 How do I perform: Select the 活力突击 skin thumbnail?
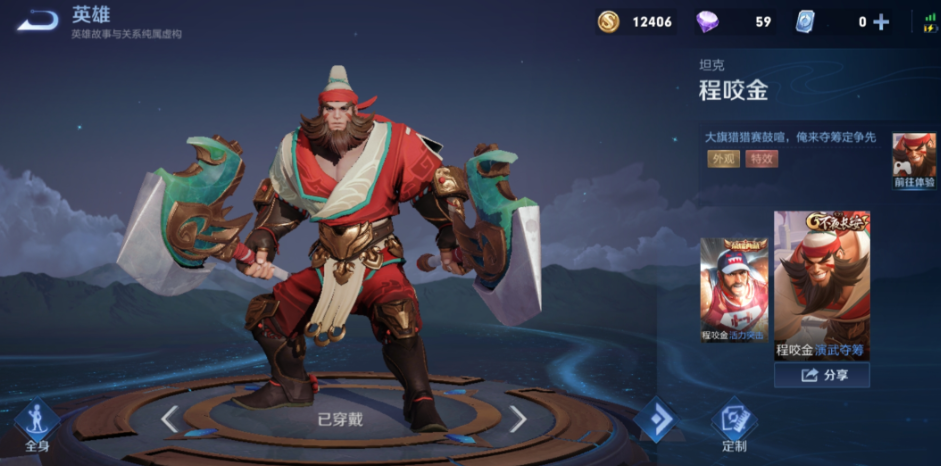click(x=734, y=289)
